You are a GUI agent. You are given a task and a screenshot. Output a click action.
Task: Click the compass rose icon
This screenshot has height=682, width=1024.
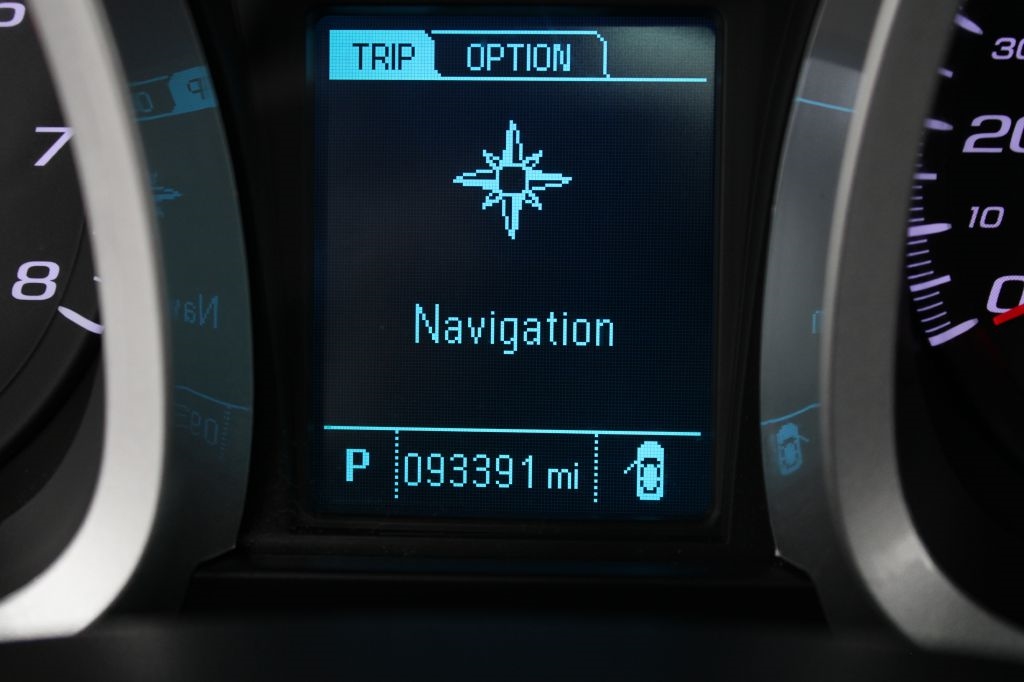512,180
